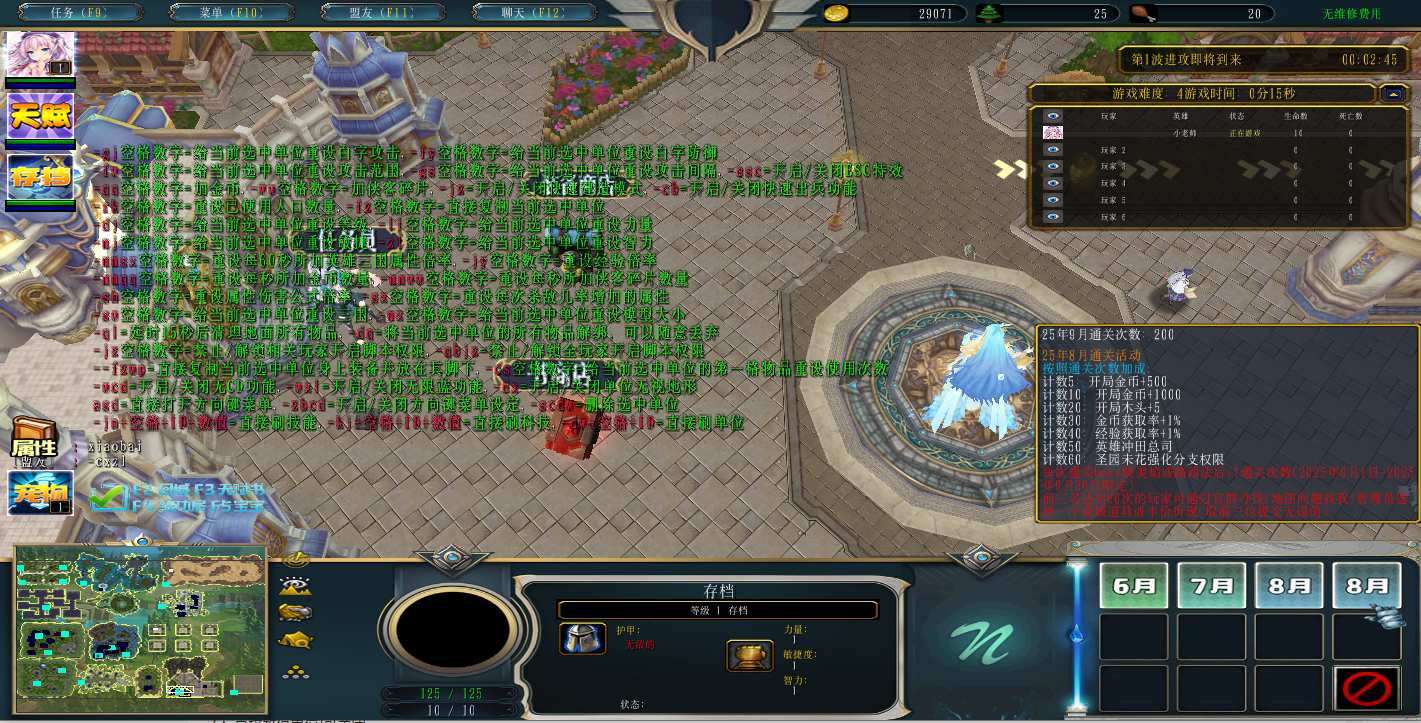Toggle the eye icon beside 玩家 2
The image size is (1421, 723).
tap(1052, 150)
